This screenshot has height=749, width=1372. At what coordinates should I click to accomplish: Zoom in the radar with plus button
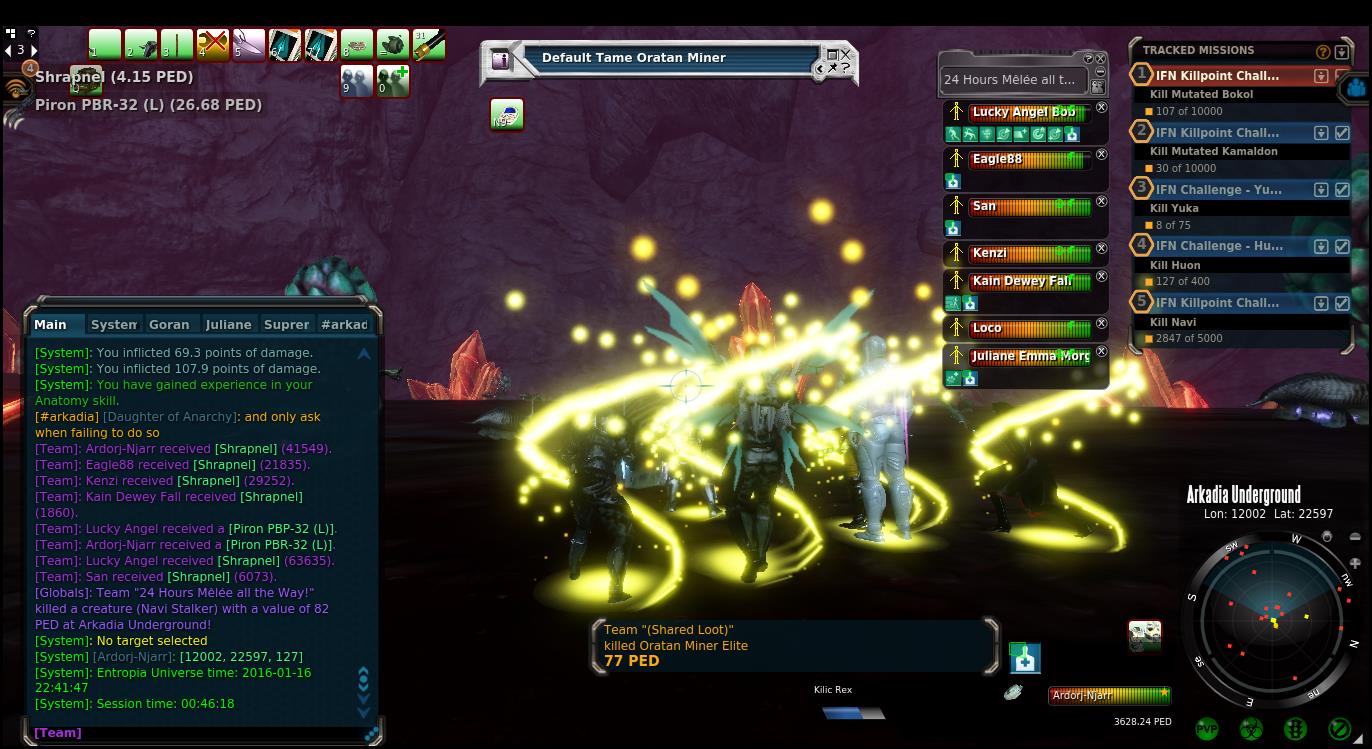[1355, 563]
